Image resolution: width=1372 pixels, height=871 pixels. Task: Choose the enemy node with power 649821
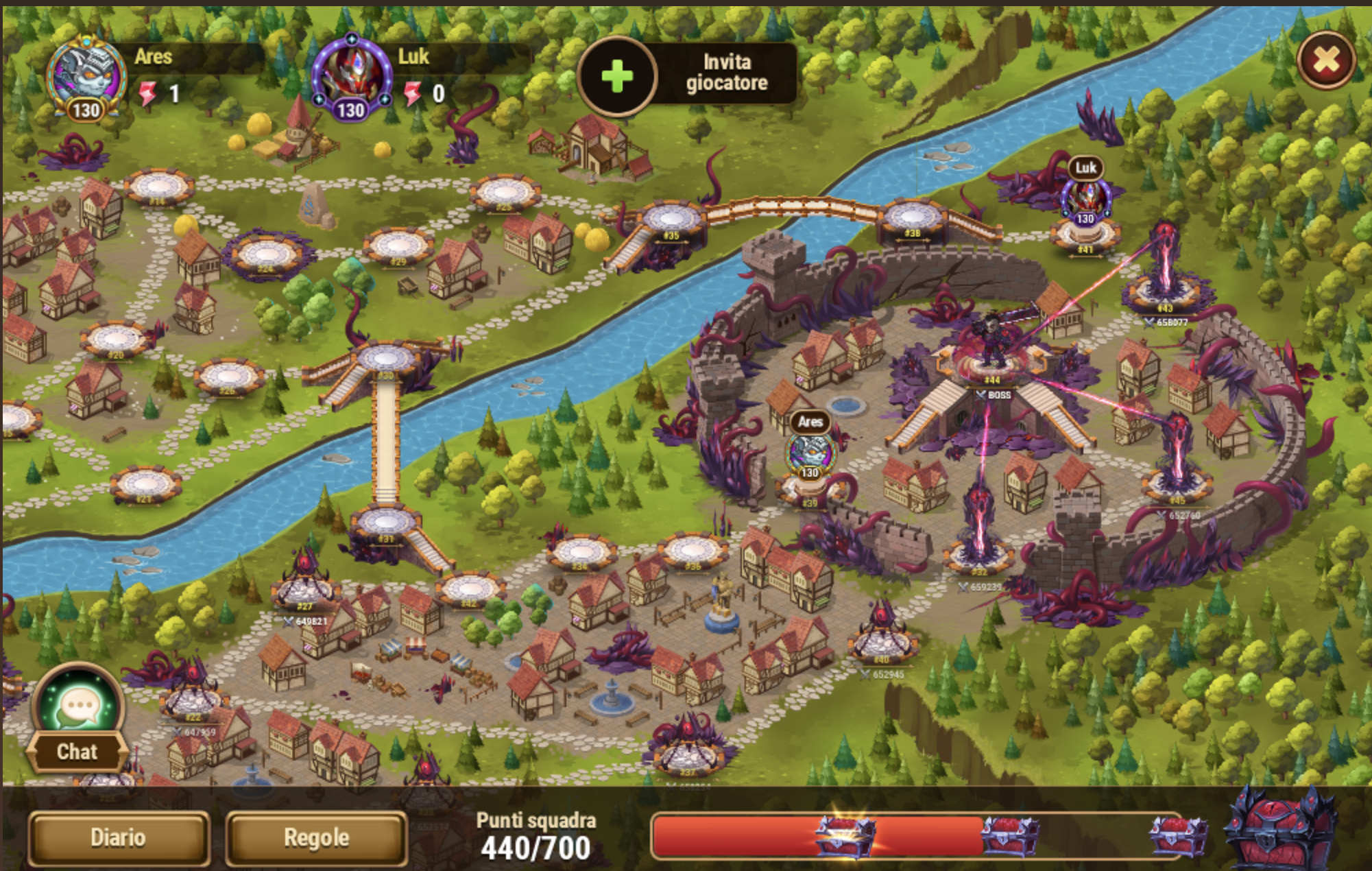pyautogui.click(x=305, y=583)
